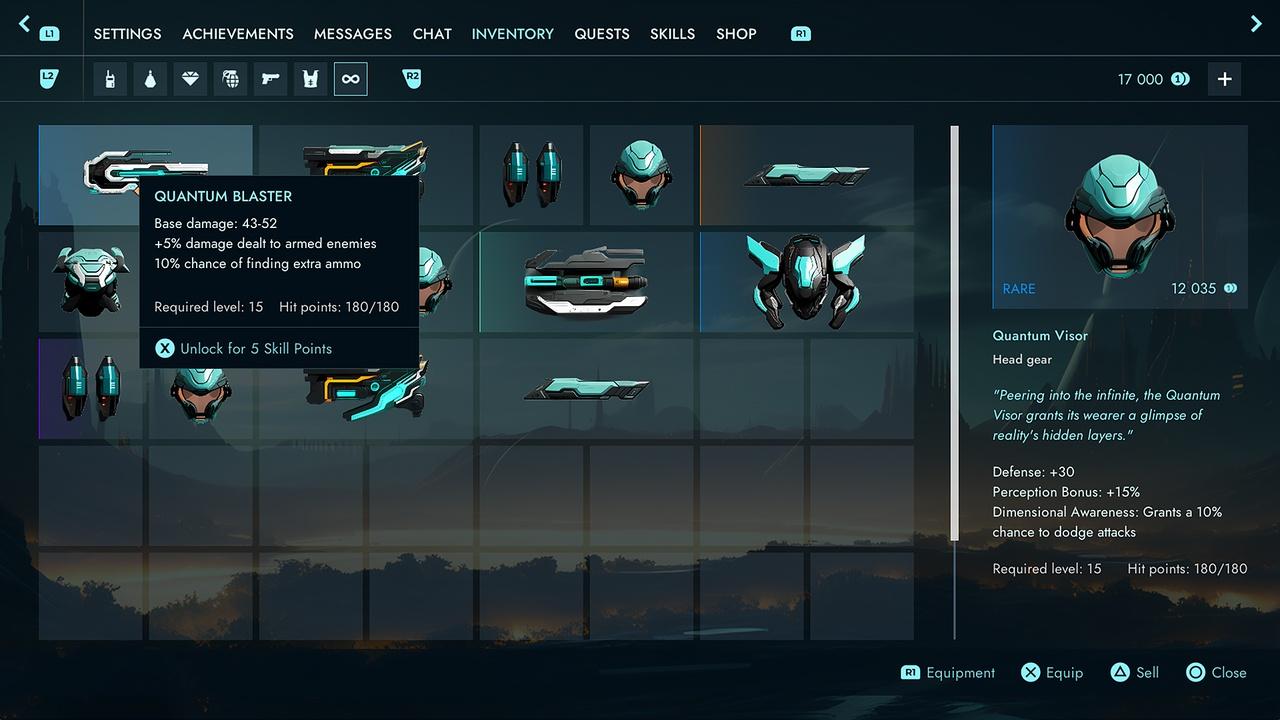Image resolution: width=1280 pixels, height=720 pixels.
Task: Close the inventory screen
Action: (1216, 673)
